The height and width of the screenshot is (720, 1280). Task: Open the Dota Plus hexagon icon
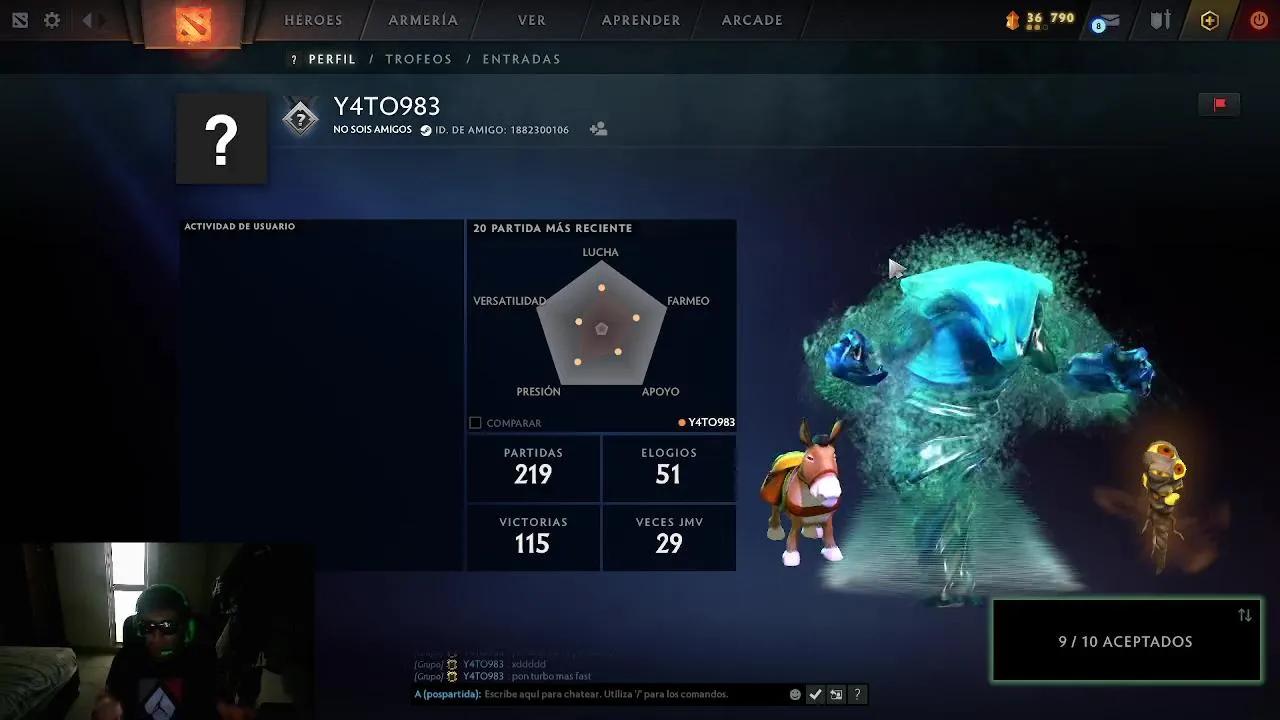coord(1209,20)
